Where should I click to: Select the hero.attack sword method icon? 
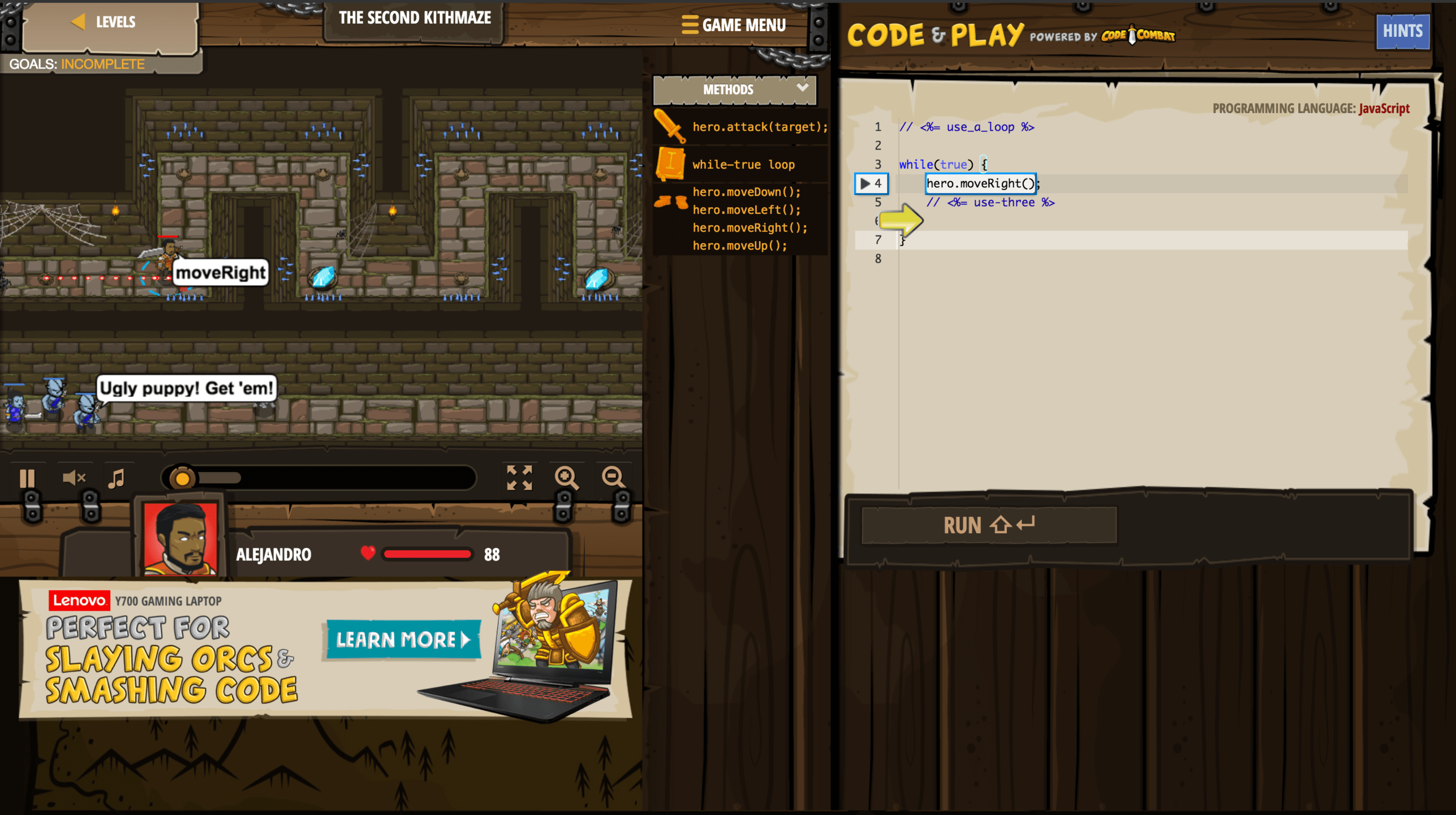(671, 126)
